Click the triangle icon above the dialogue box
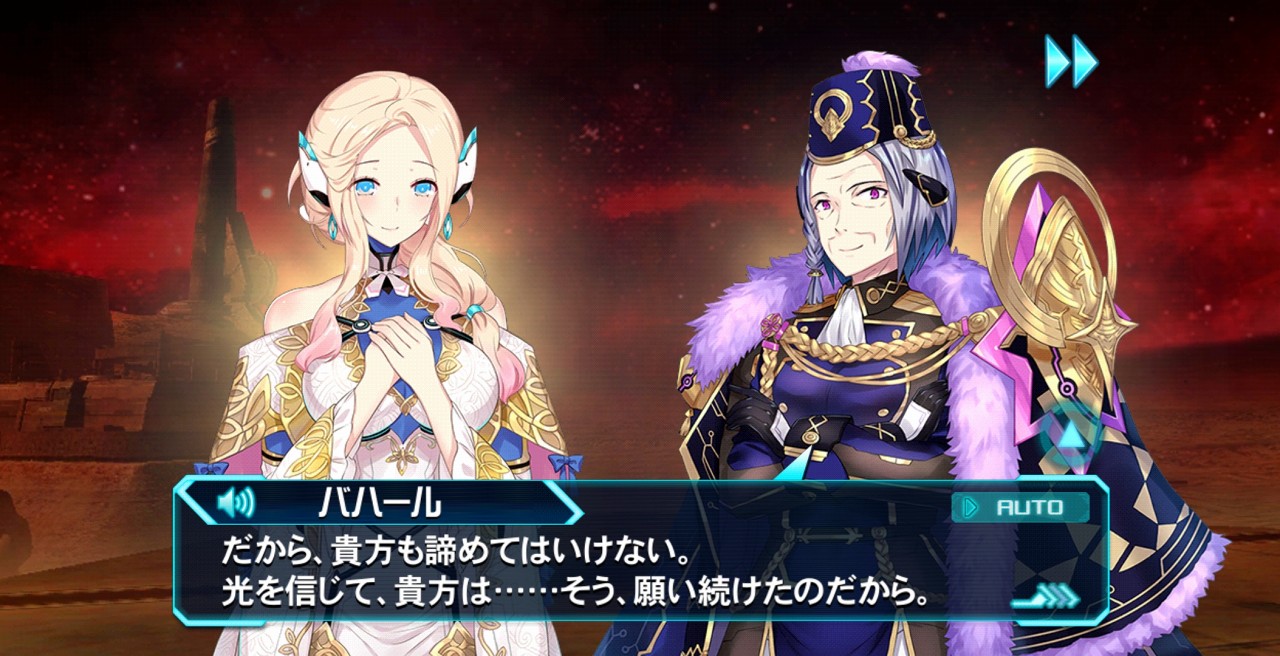 tap(1073, 436)
